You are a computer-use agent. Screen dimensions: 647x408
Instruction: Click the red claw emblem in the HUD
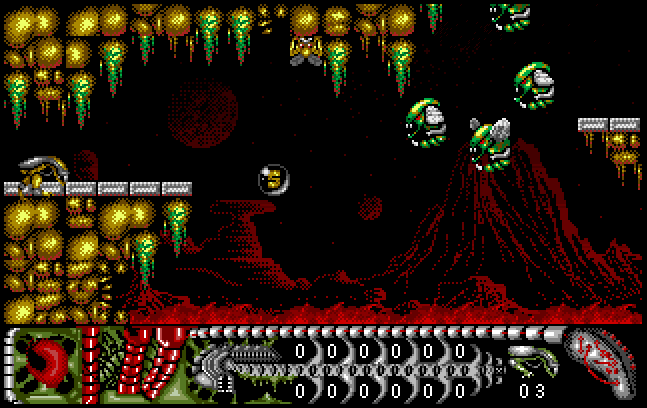(x=46, y=362)
